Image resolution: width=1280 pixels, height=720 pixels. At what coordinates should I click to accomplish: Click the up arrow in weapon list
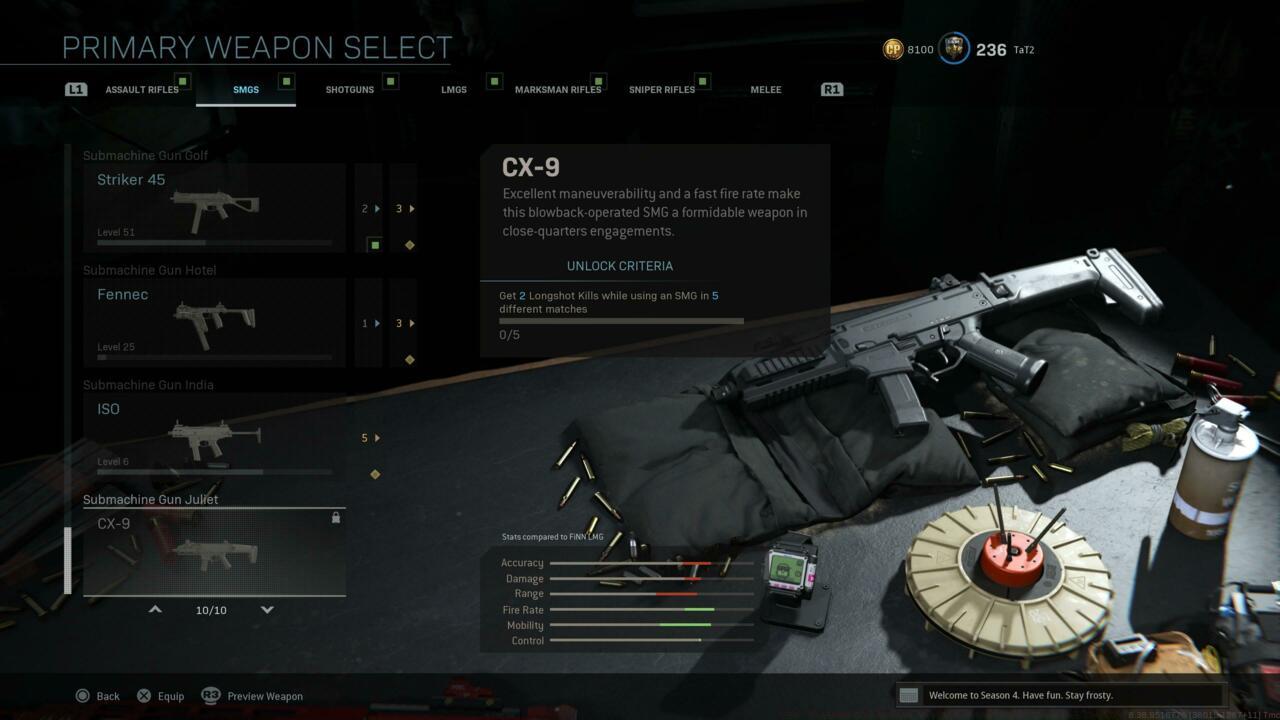(155, 609)
